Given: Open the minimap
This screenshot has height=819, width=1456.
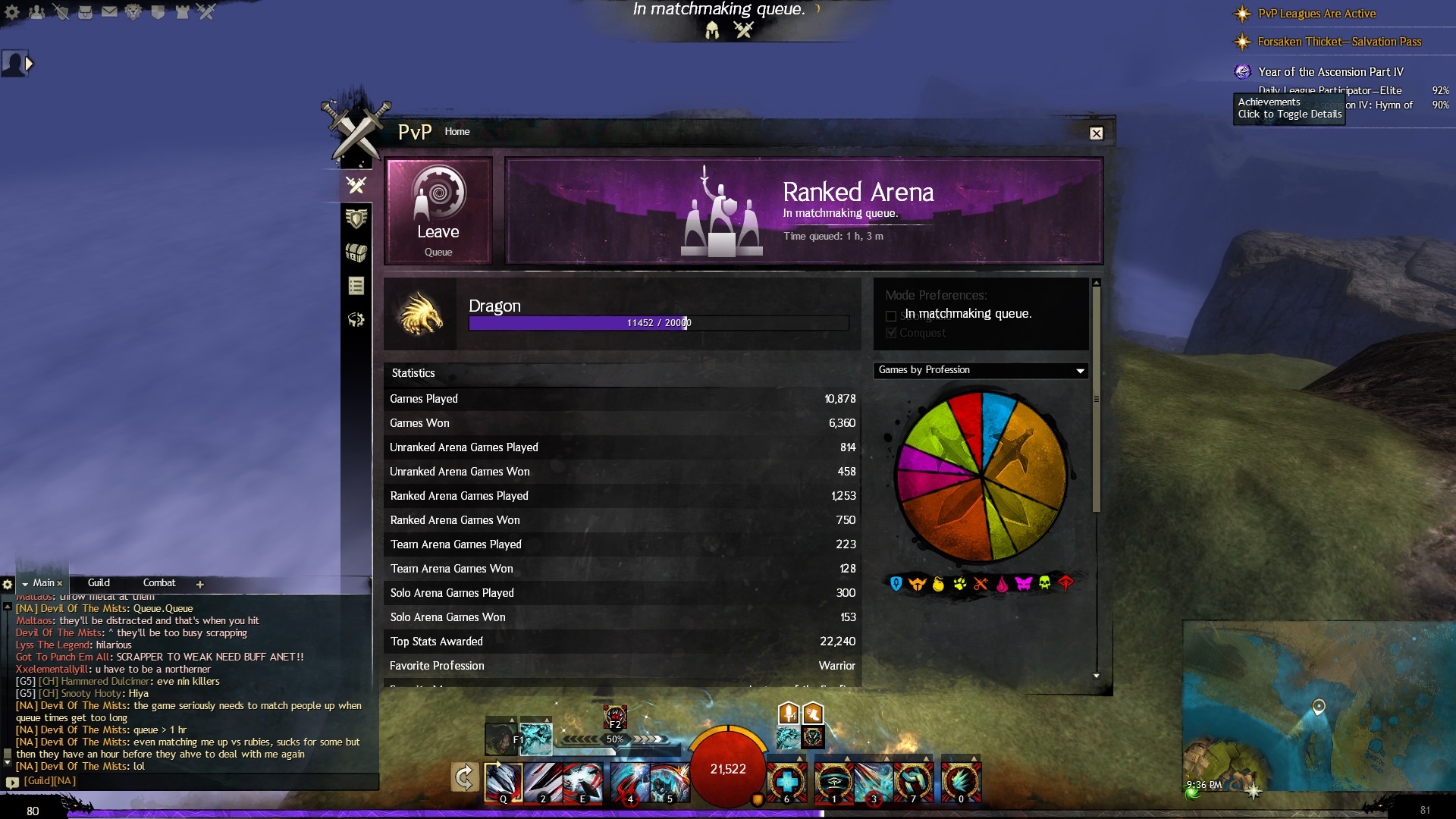Looking at the screenshot, I should (1318, 705).
